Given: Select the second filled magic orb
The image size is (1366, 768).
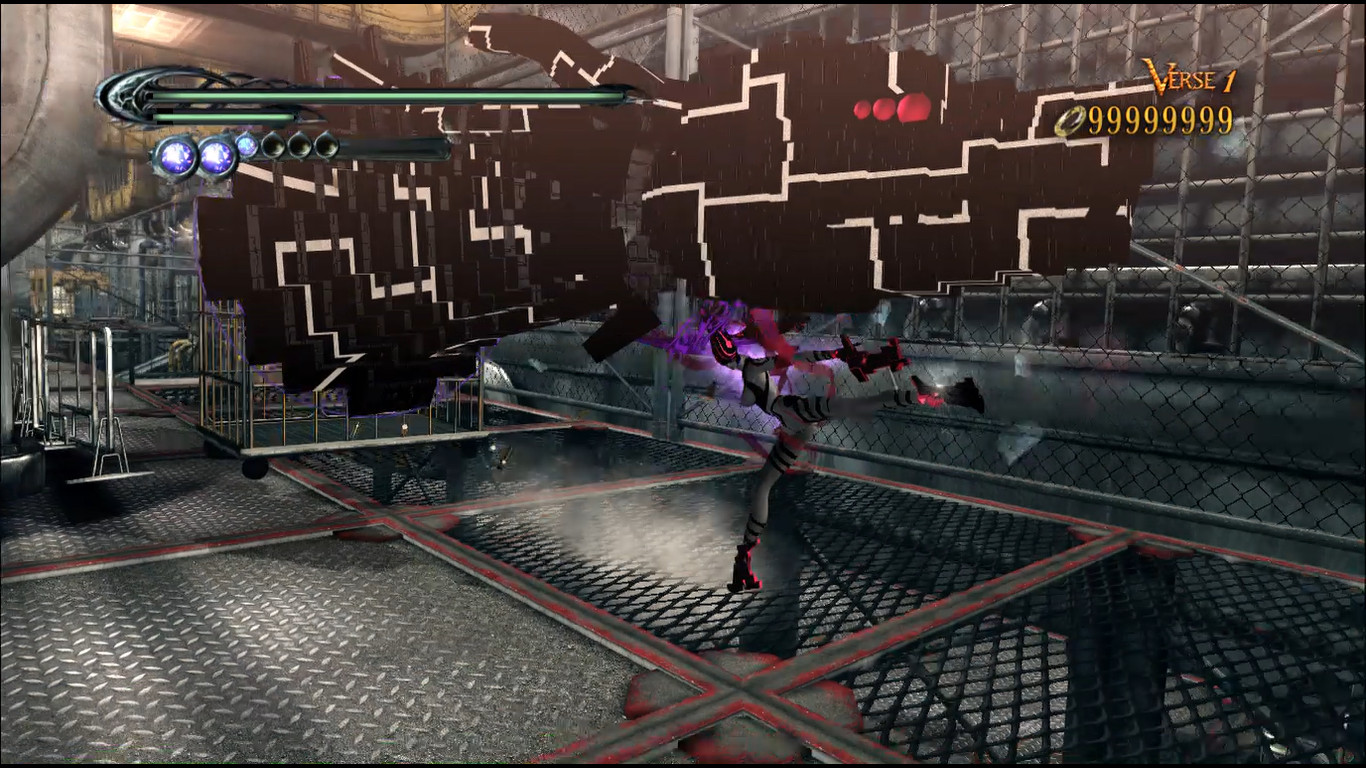Looking at the screenshot, I should point(216,158).
